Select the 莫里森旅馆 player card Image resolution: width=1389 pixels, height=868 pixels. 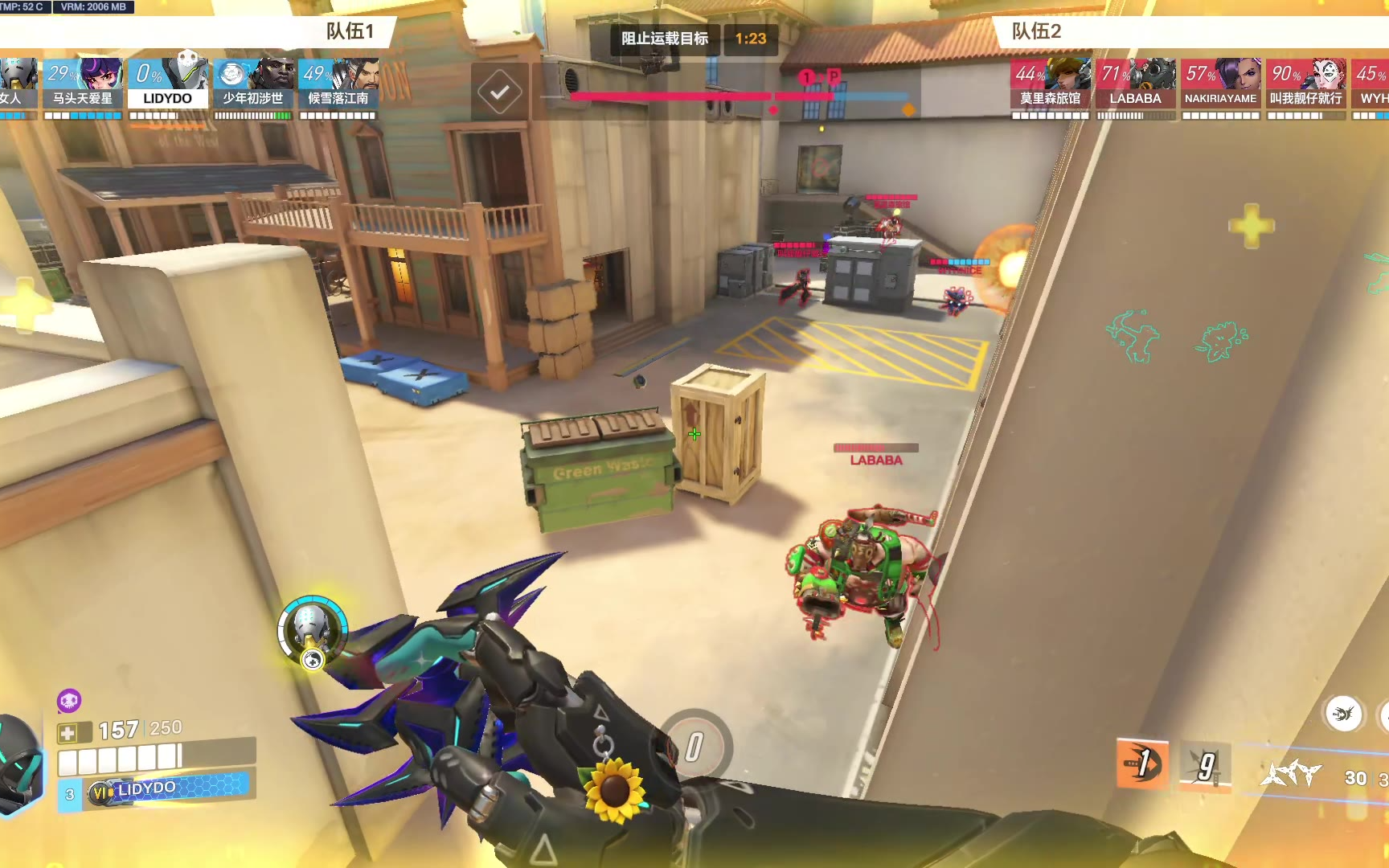coord(1051,84)
